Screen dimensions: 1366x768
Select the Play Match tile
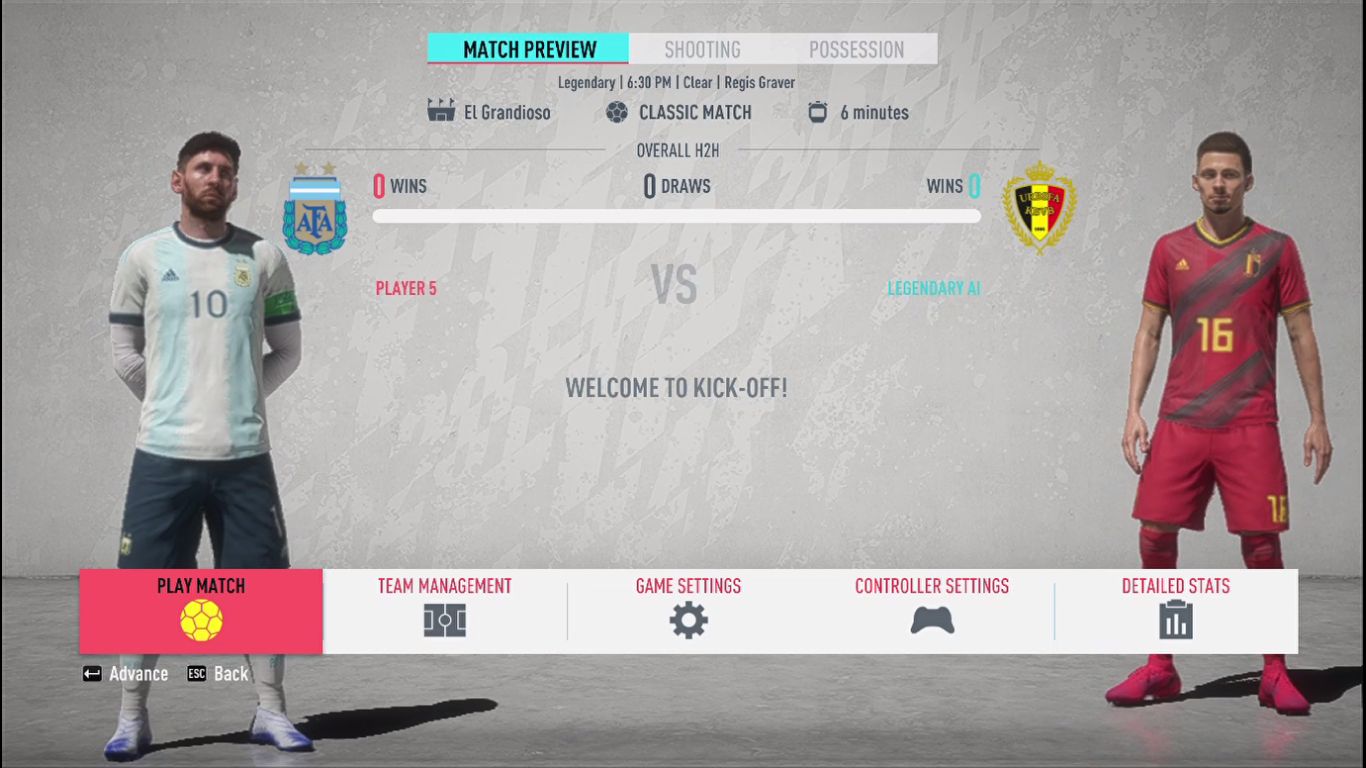pyautogui.click(x=201, y=610)
